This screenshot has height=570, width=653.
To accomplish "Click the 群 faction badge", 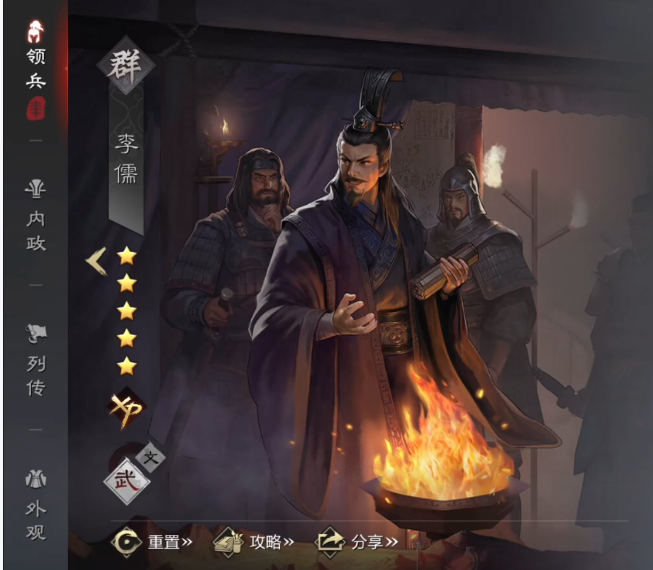I will pos(126,65).
